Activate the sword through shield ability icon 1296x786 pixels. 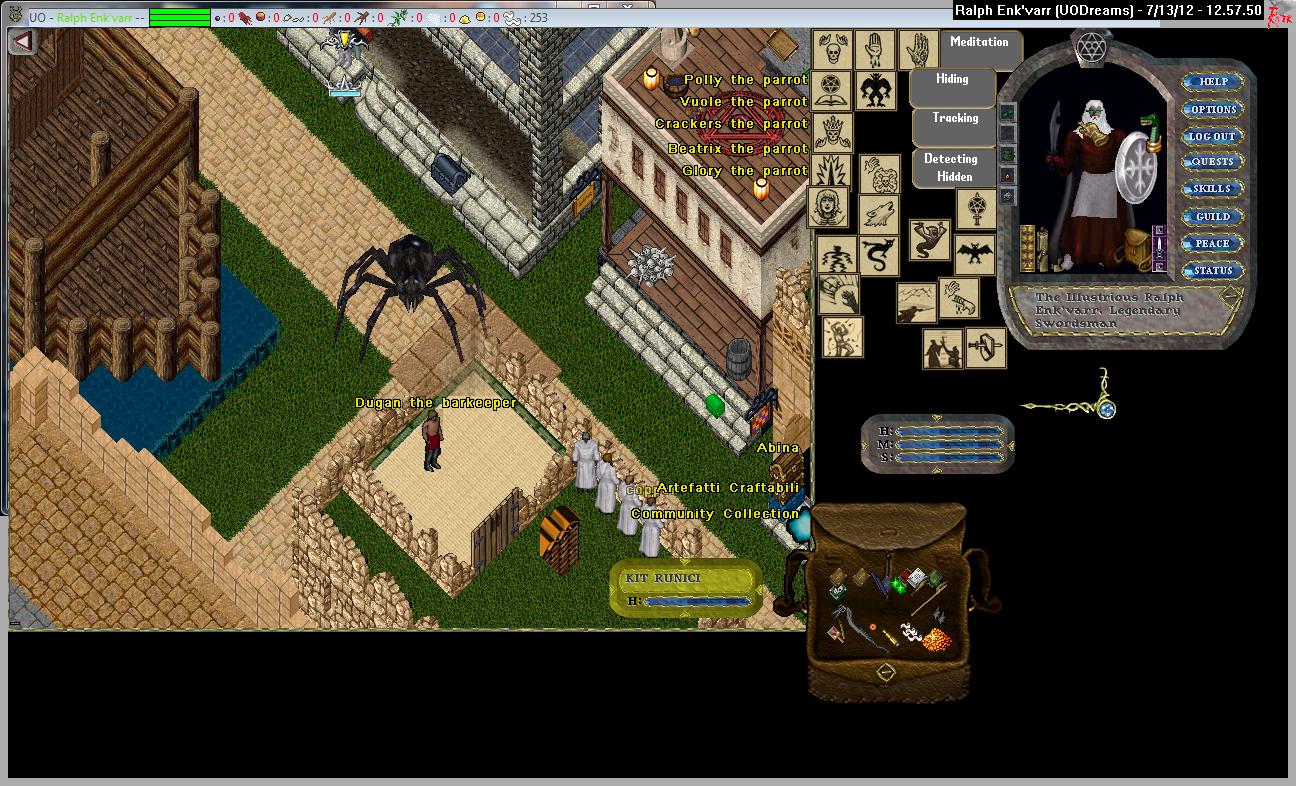pyautogui.click(x=986, y=347)
